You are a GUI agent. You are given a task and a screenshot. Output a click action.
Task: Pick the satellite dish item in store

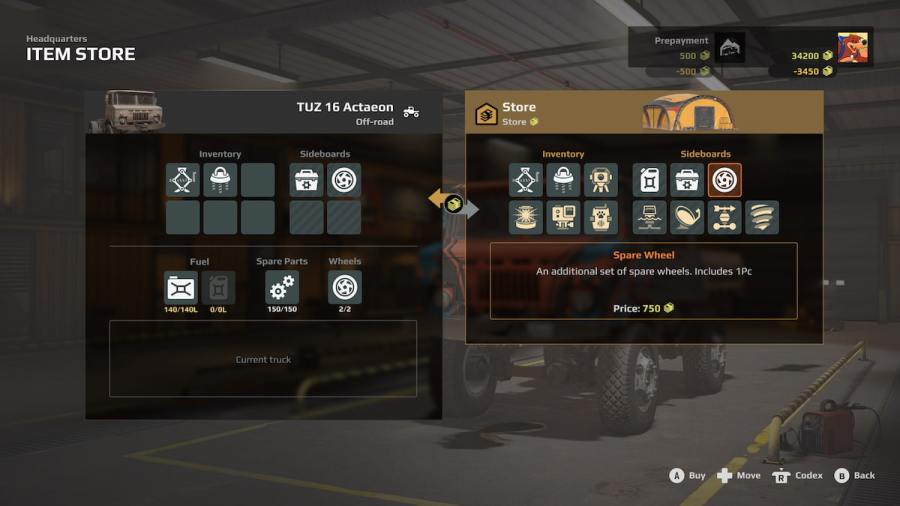click(x=687, y=217)
